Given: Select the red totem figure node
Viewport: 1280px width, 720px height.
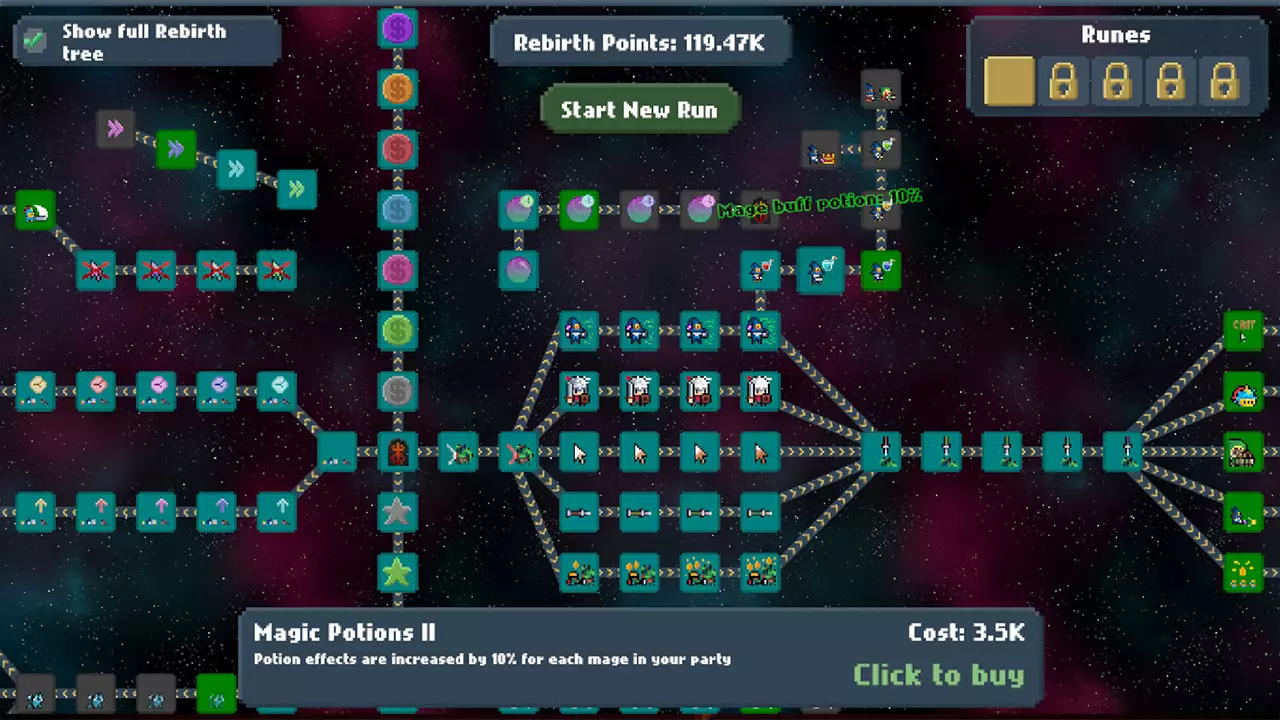Looking at the screenshot, I should tap(398, 452).
